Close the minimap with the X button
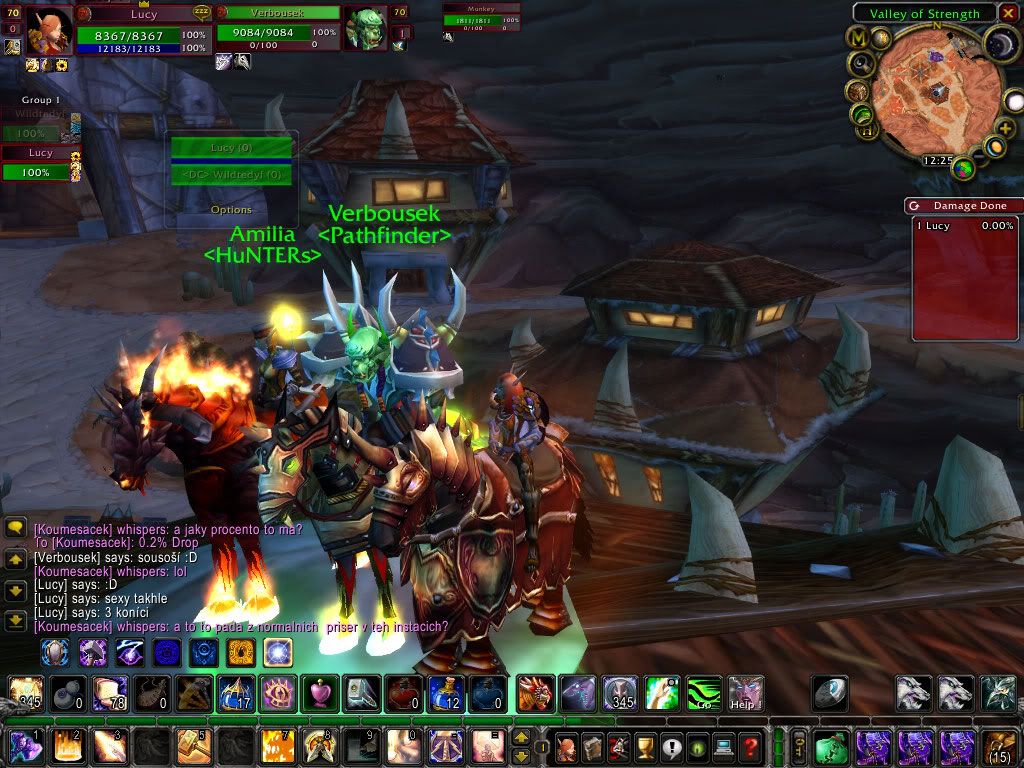 click(x=1009, y=13)
